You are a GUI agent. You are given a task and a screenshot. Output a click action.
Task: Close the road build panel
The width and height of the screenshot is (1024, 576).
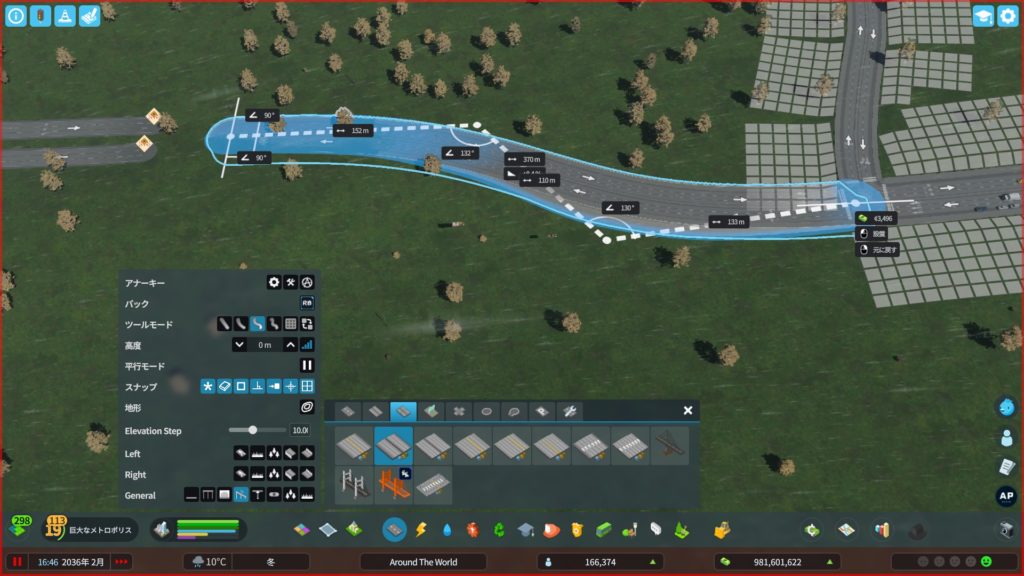click(x=688, y=410)
